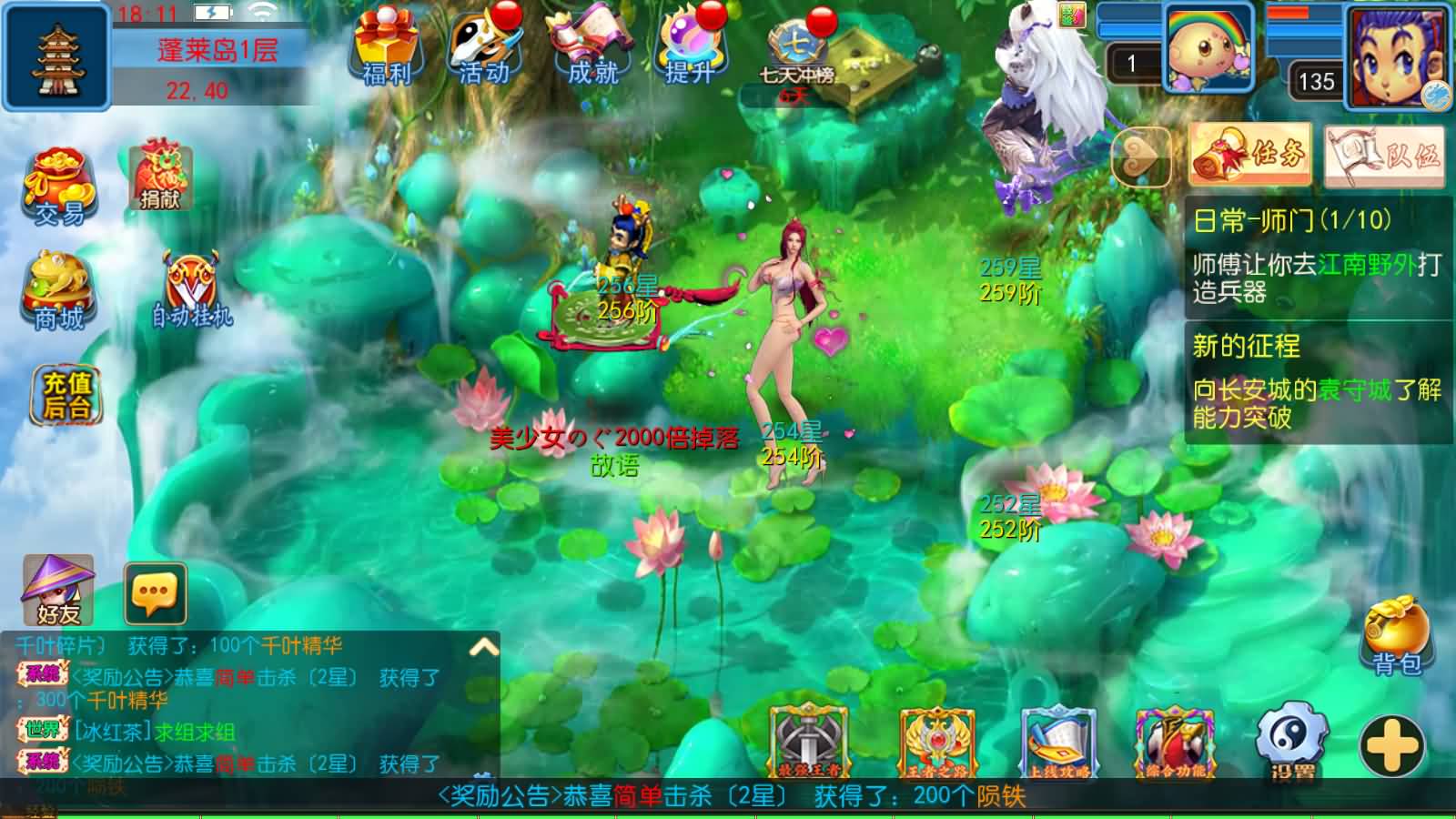This screenshot has height=819, width=1456.
Task: Open the 设置 settings gear
Action: tap(1291, 743)
